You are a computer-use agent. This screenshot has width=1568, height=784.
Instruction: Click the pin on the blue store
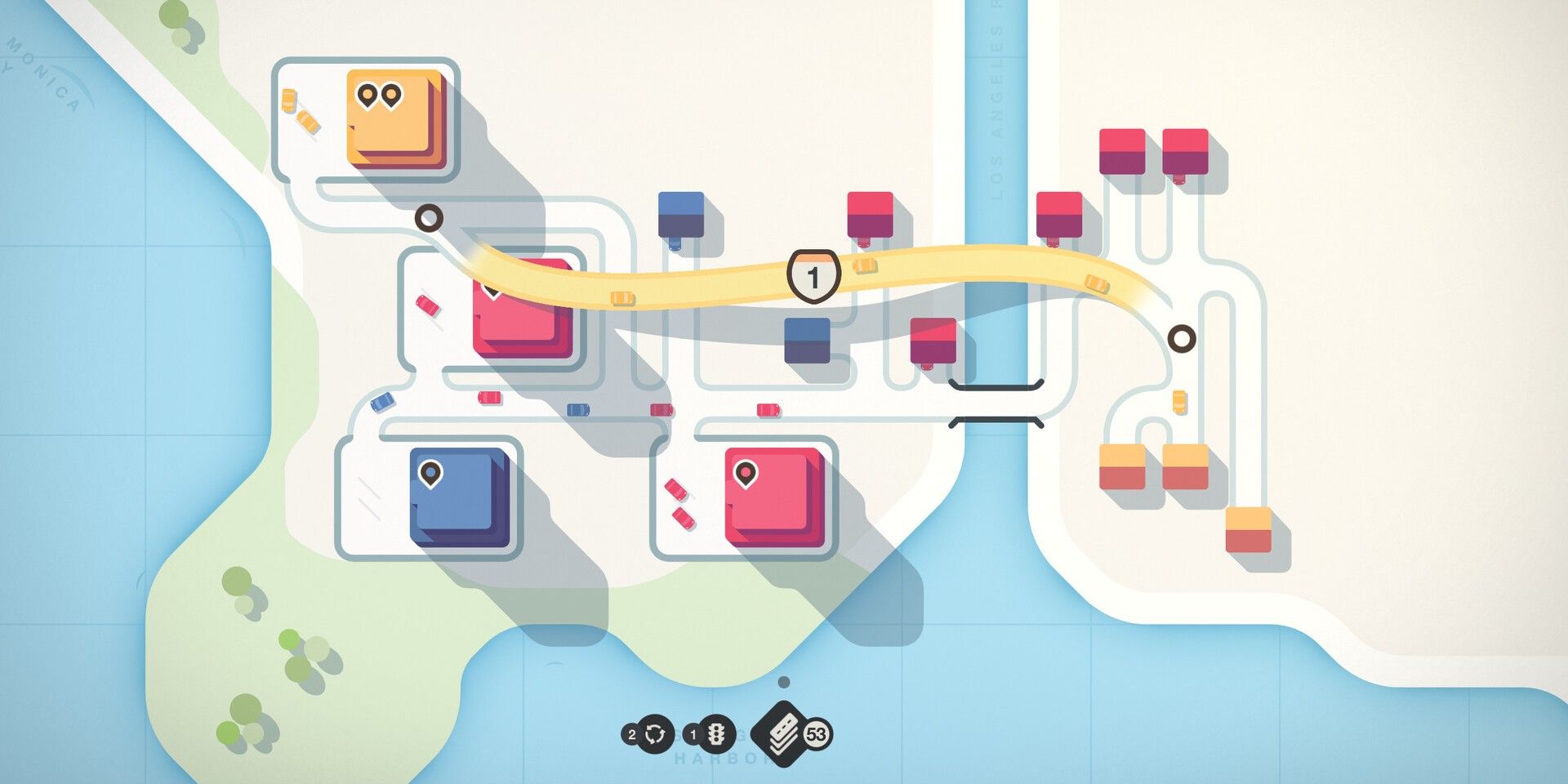click(429, 474)
